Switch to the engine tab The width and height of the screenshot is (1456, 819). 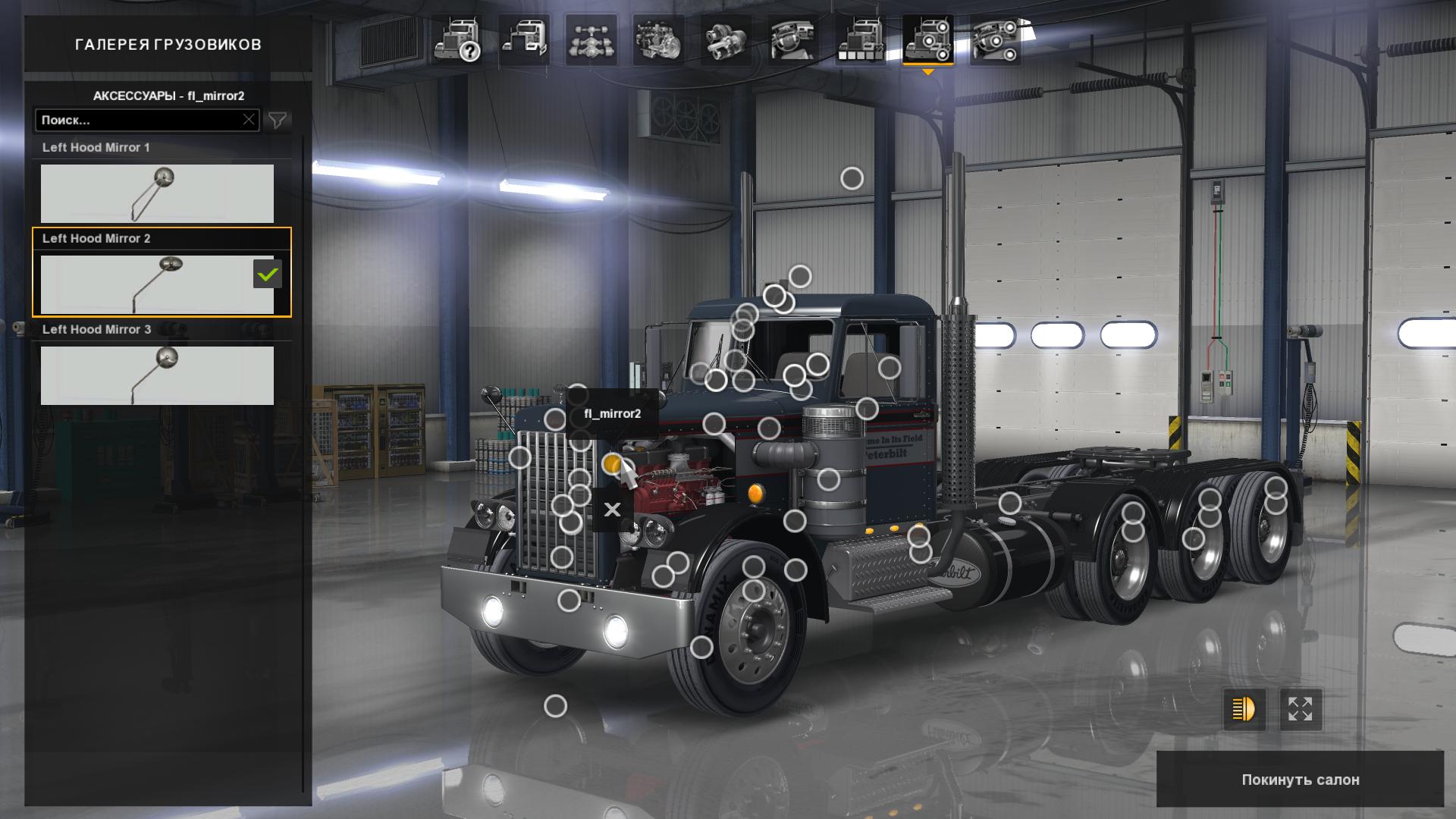(x=657, y=40)
